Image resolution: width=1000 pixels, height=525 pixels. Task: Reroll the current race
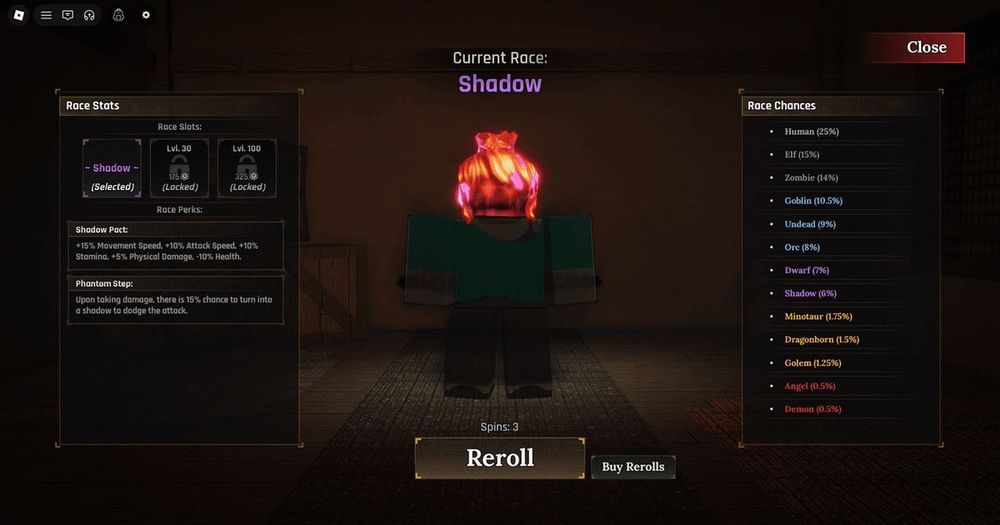point(499,458)
